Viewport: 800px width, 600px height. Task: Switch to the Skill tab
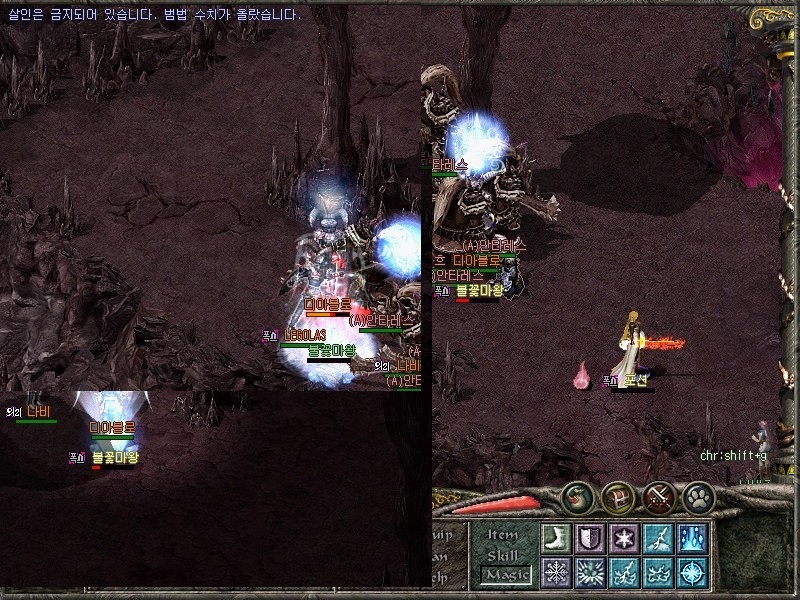coord(504,555)
